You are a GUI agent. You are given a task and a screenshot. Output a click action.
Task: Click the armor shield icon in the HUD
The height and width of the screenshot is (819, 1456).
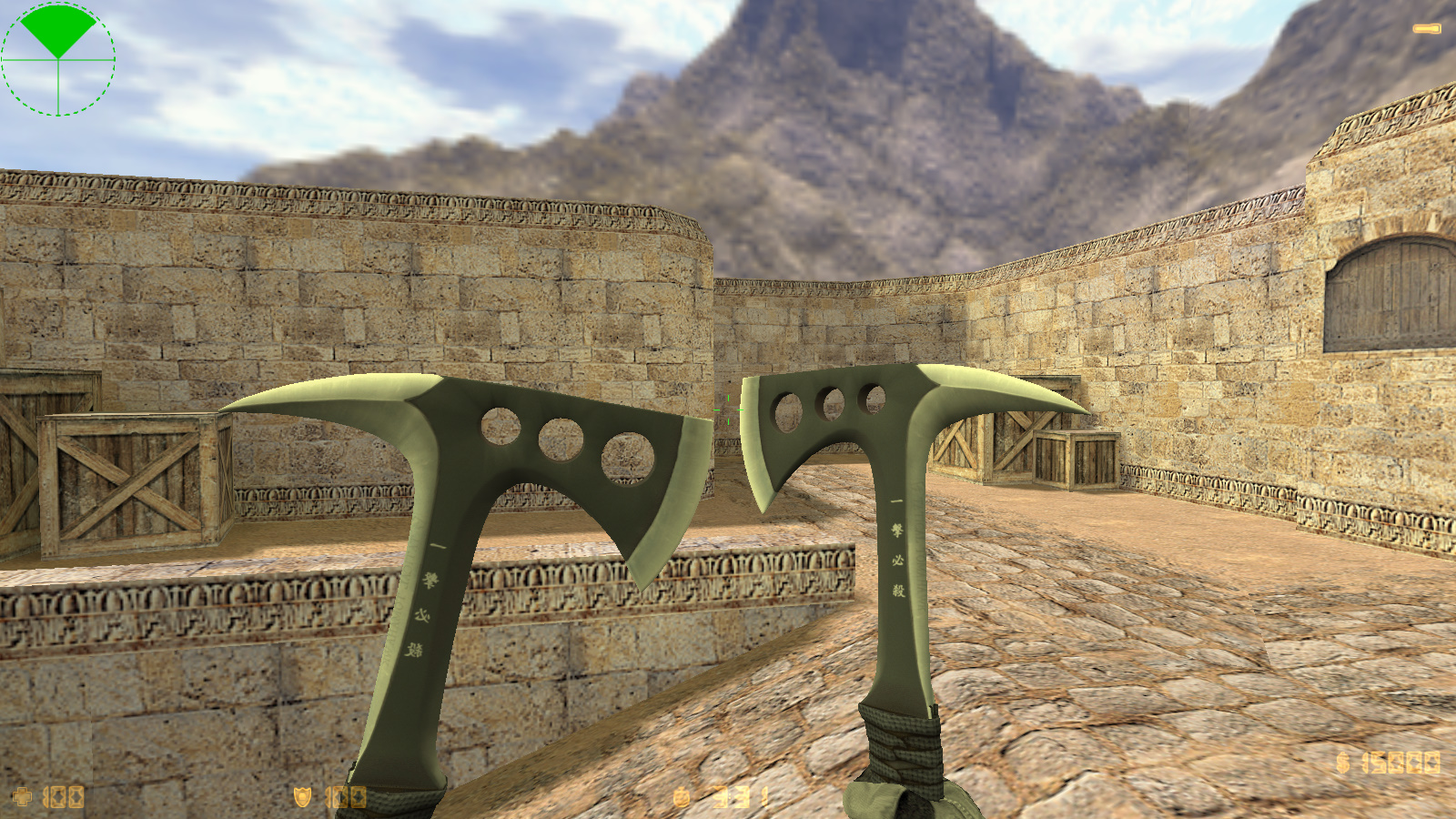click(303, 794)
